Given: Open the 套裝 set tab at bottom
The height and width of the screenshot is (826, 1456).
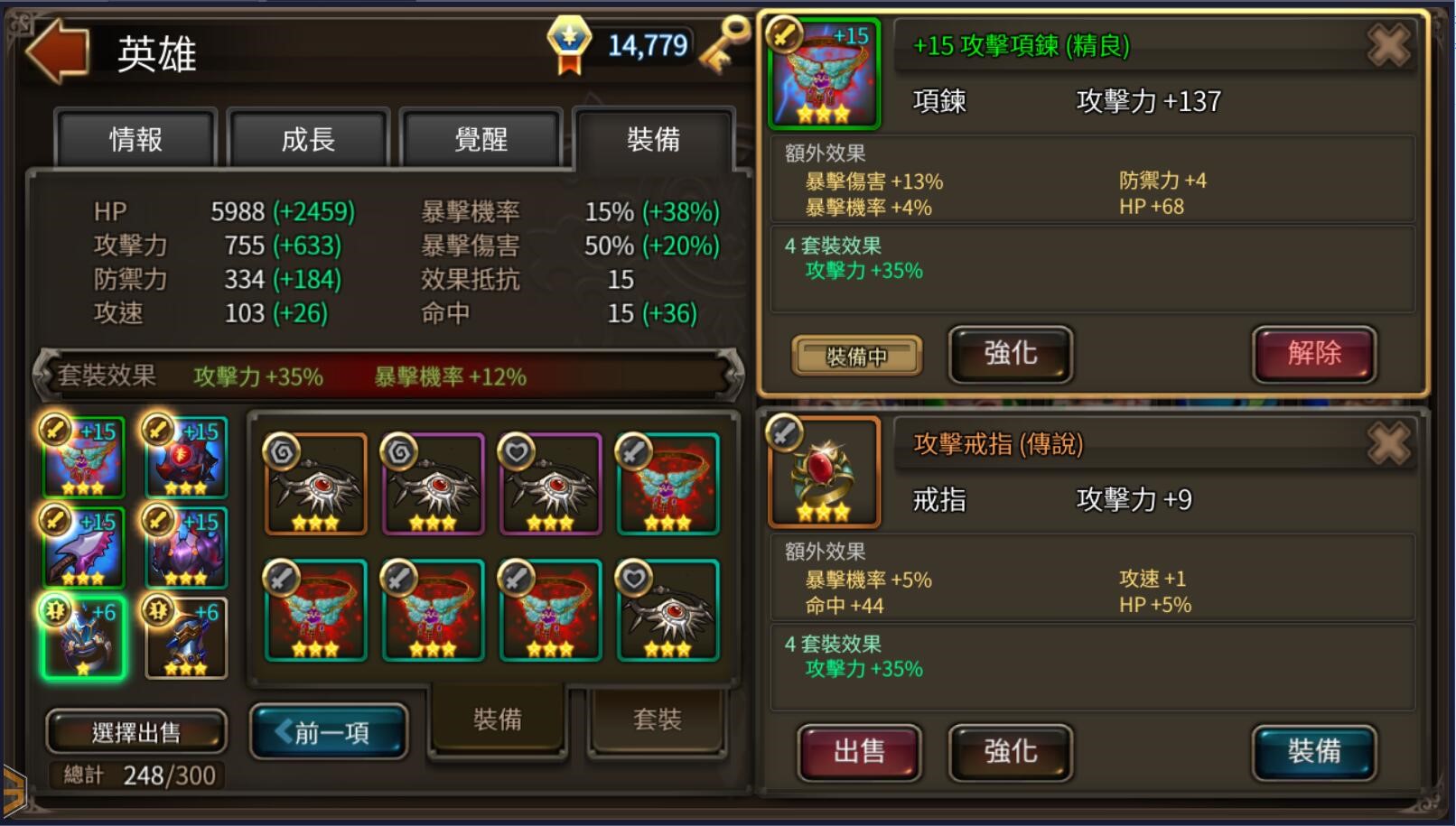Looking at the screenshot, I should tap(657, 719).
